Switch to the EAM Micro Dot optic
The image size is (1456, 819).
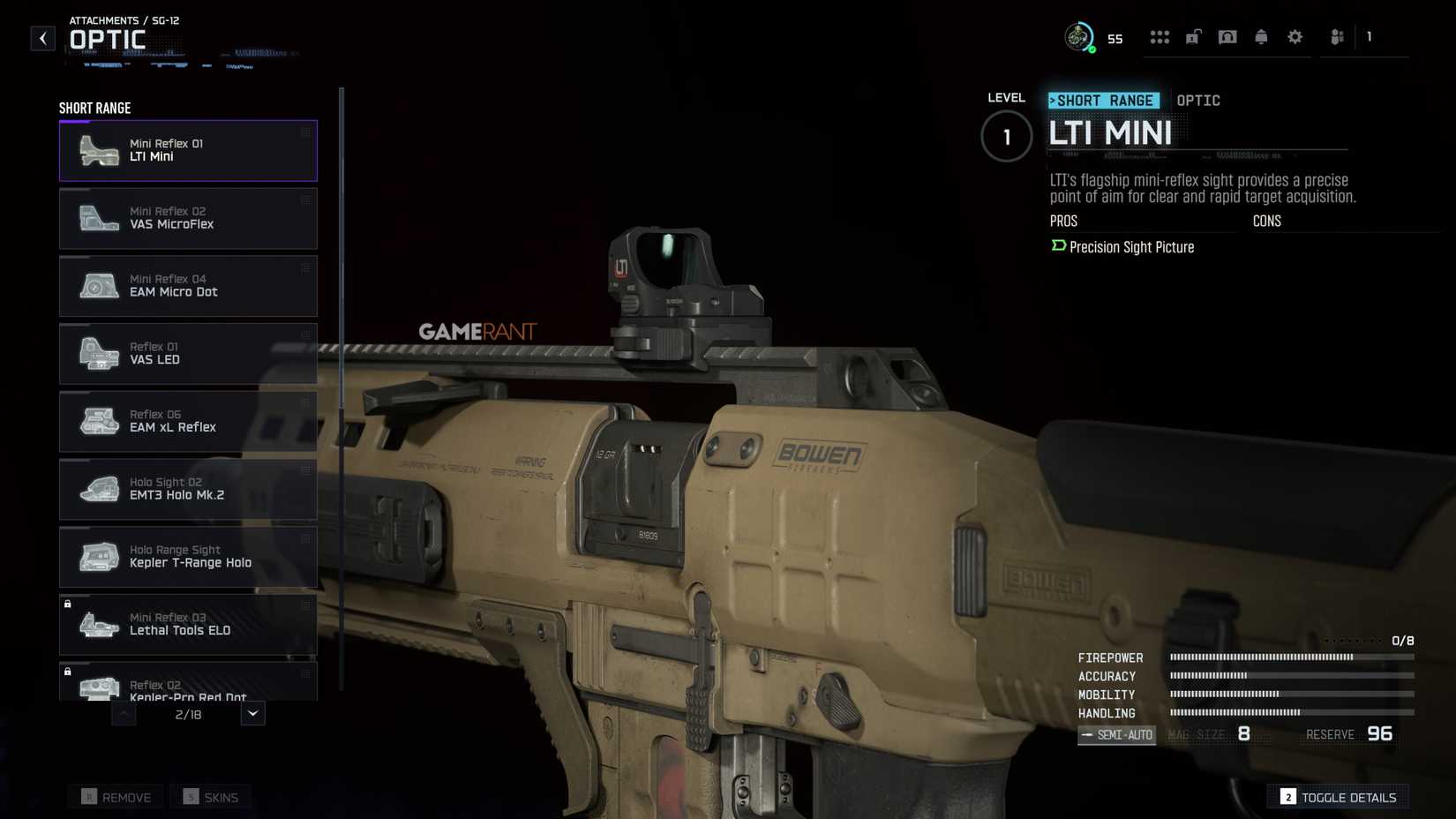[x=188, y=286]
